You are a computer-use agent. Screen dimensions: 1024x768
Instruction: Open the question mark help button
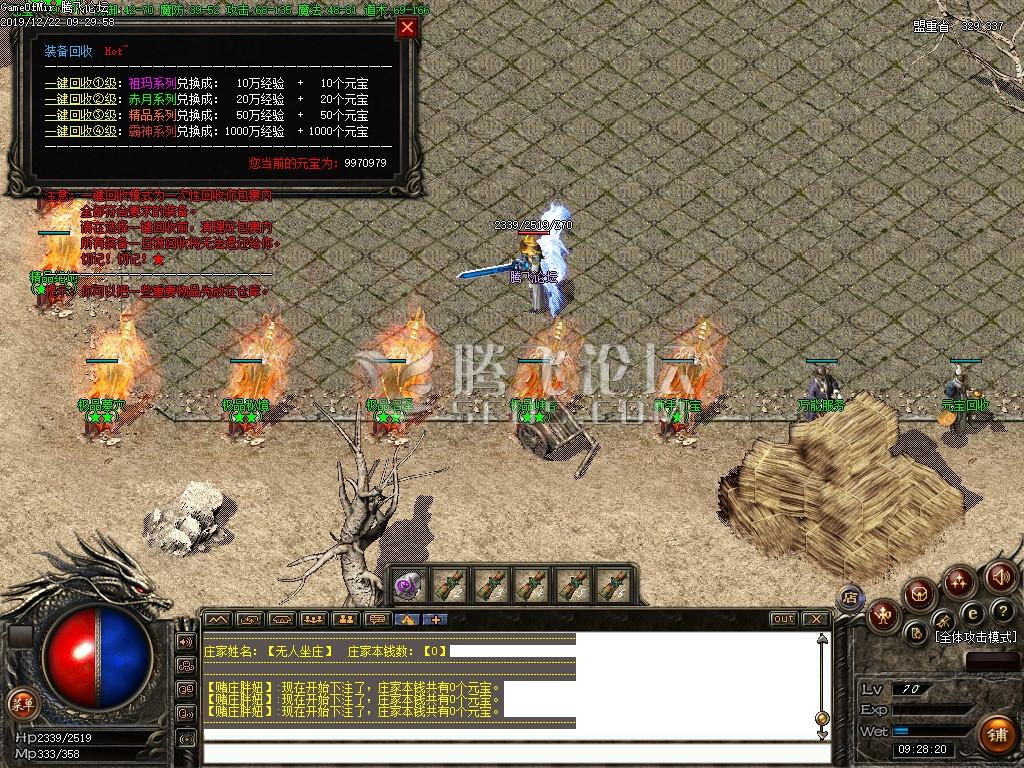coord(1001,611)
